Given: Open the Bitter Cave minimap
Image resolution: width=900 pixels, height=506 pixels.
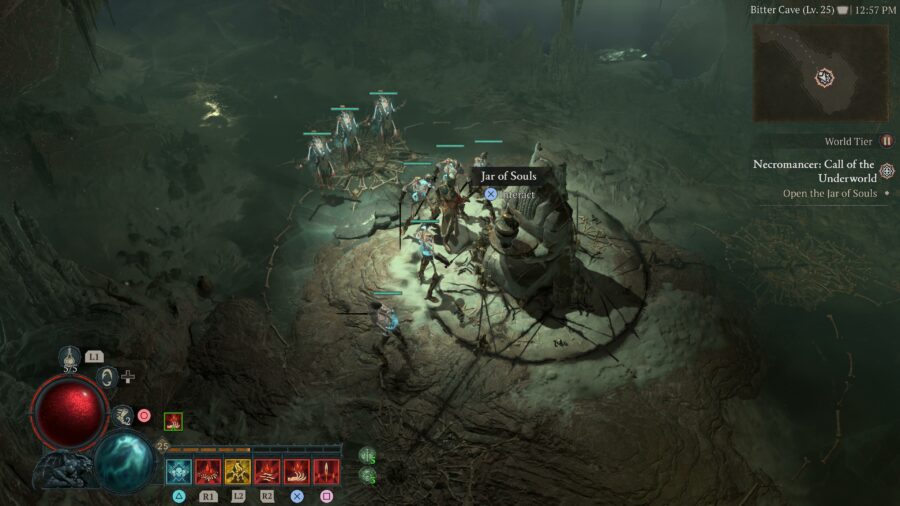Looking at the screenshot, I should tap(820, 72).
